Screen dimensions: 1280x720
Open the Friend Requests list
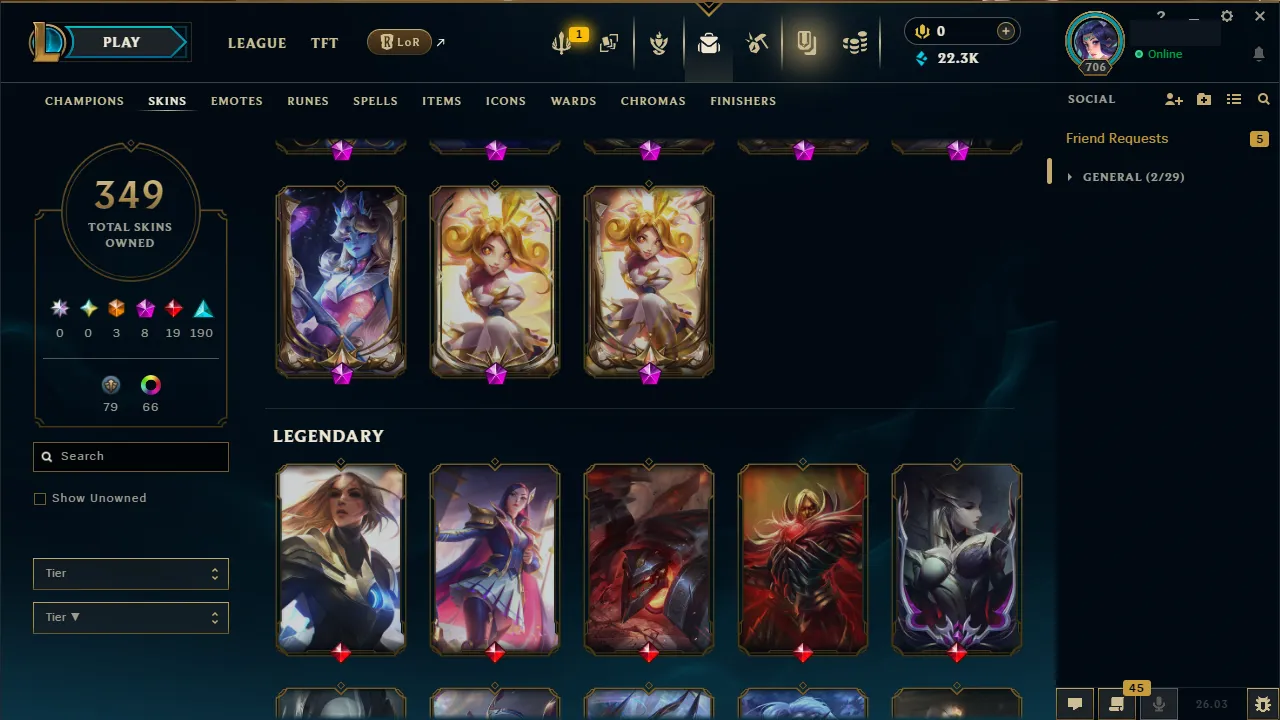pos(1117,138)
